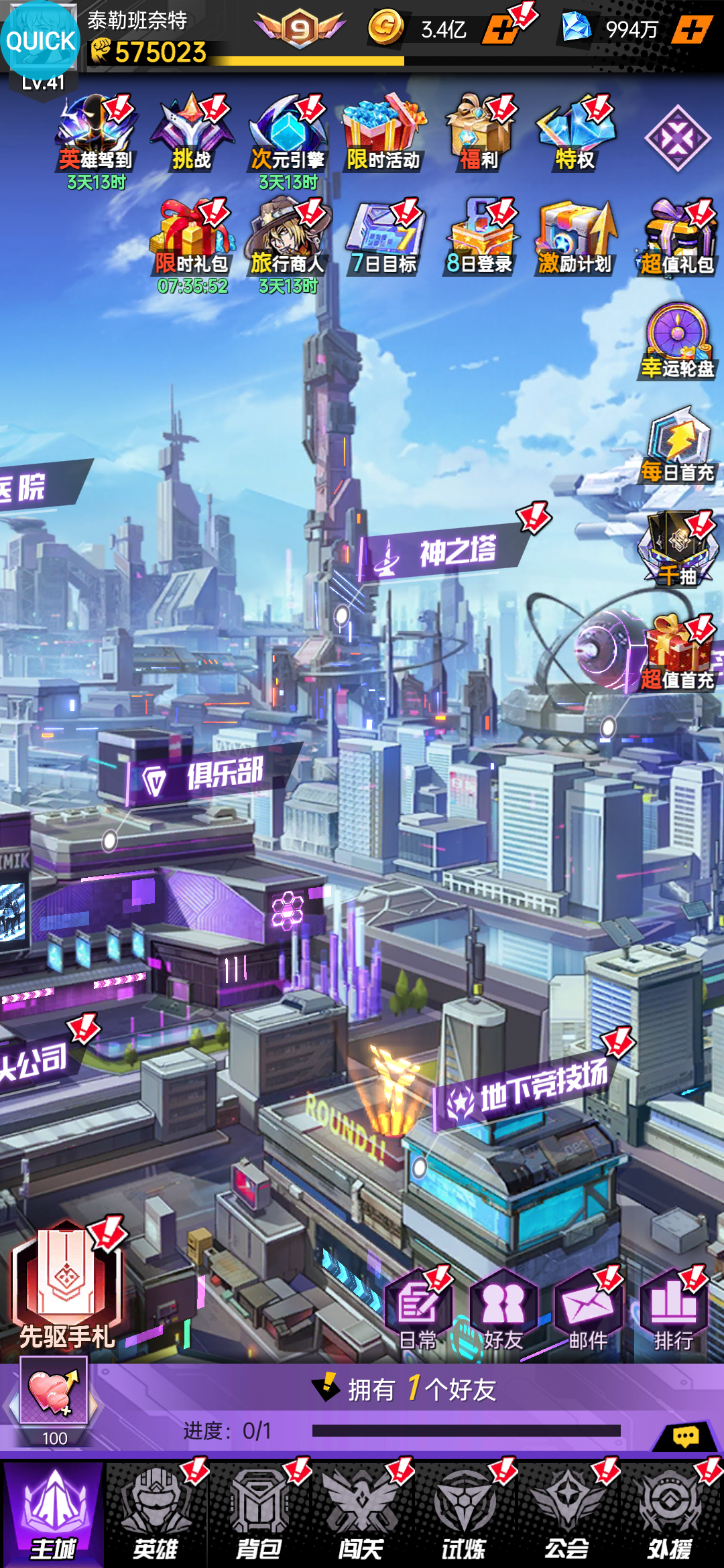Collapse the event icons with purple diamond button
The image size is (724, 1568).
pyautogui.click(x=677, y=138)
